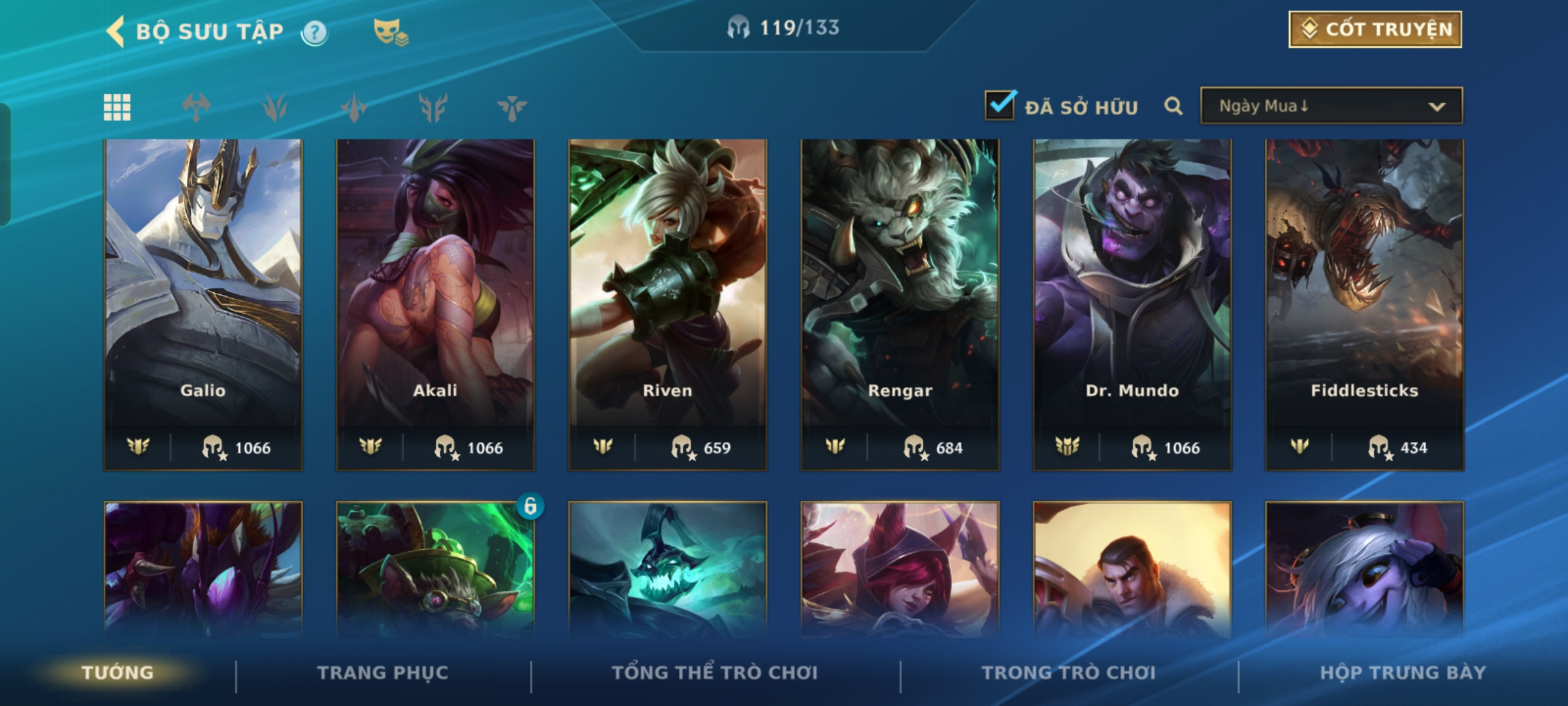Go back from Bộ Sưu Tập screen
This screenshot has width=1568, height=706.
click(x=116, y=31)
